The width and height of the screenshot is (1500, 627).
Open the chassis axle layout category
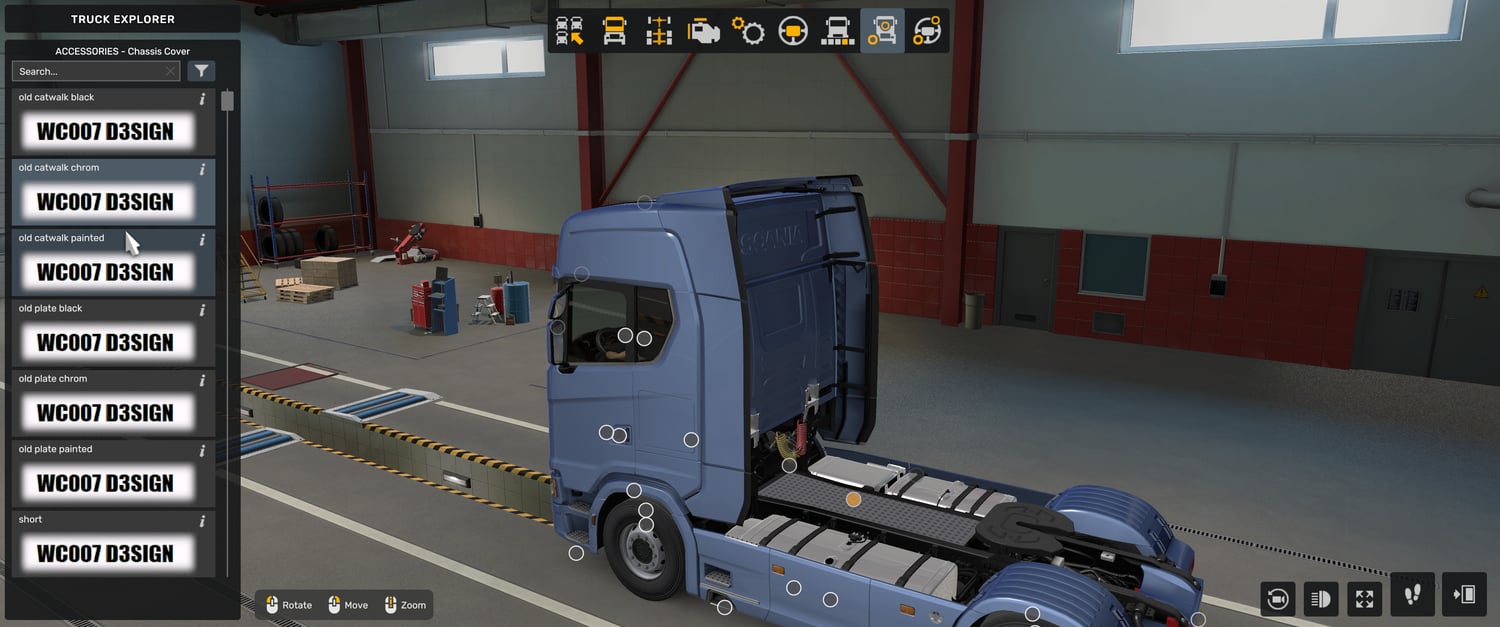(x=659, y=31)
